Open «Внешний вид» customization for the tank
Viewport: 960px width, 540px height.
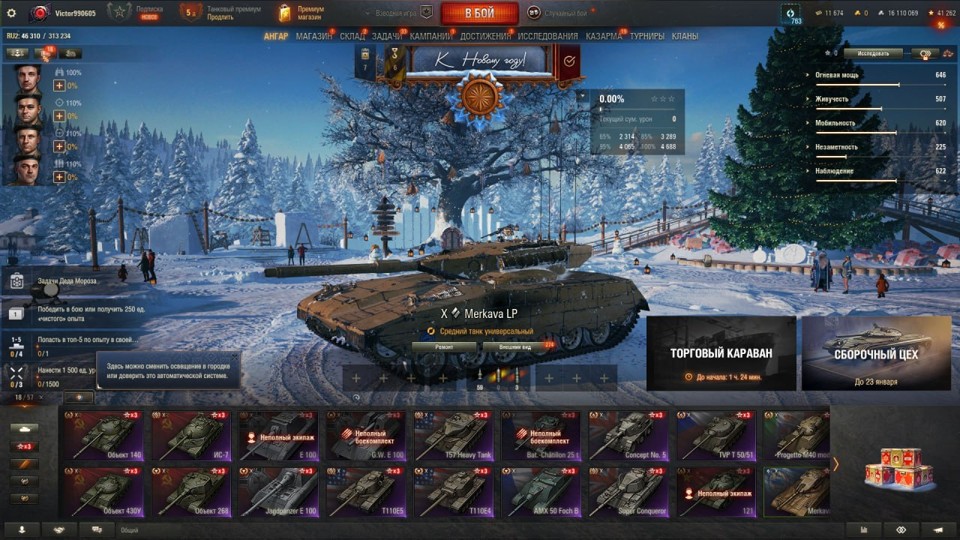point(512,347)
